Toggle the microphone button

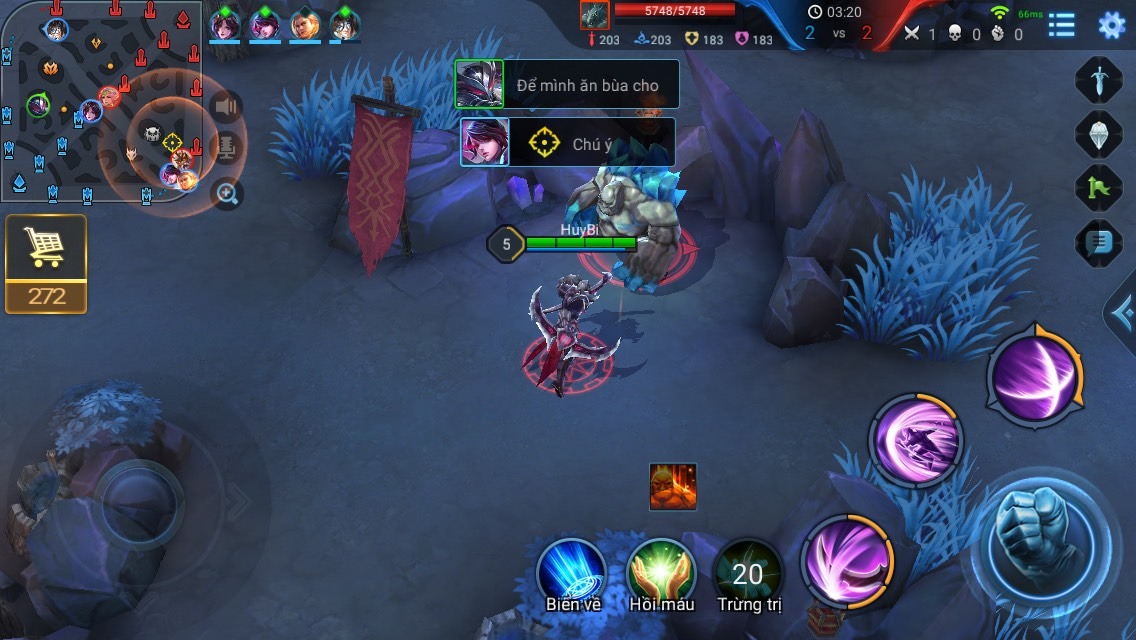(x=228, y=150)
